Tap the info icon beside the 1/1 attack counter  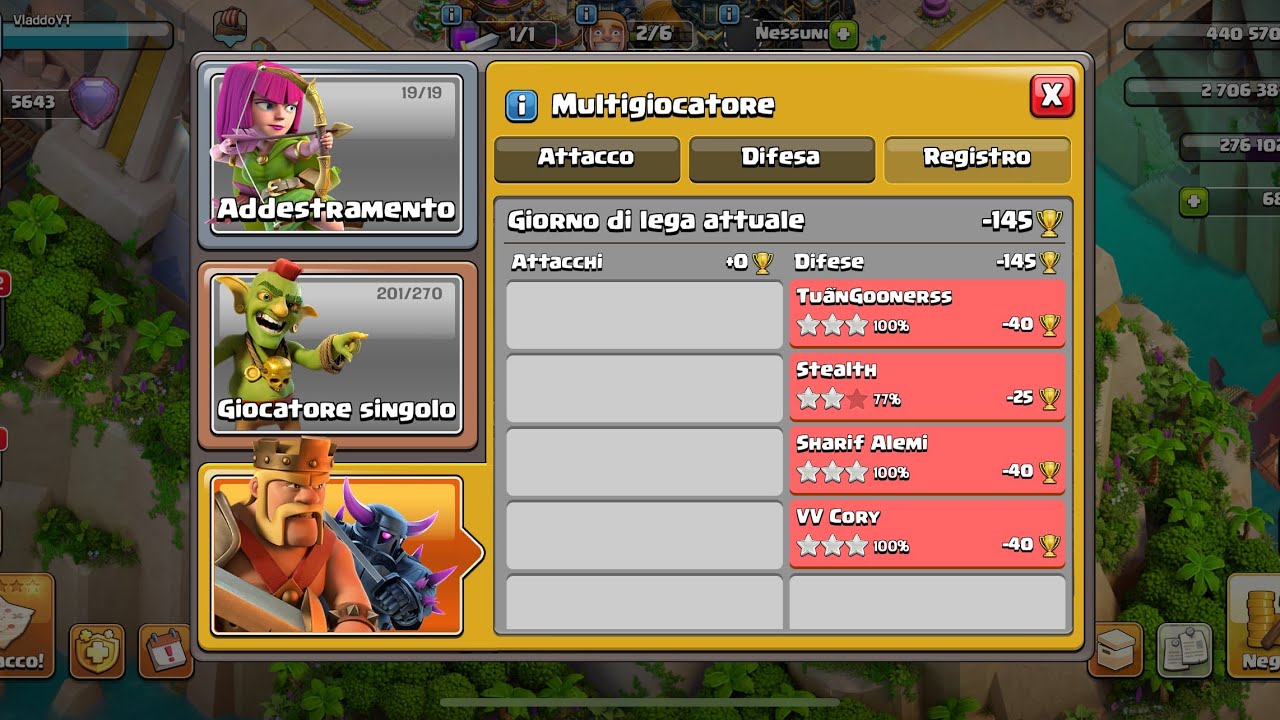point(450,14)
